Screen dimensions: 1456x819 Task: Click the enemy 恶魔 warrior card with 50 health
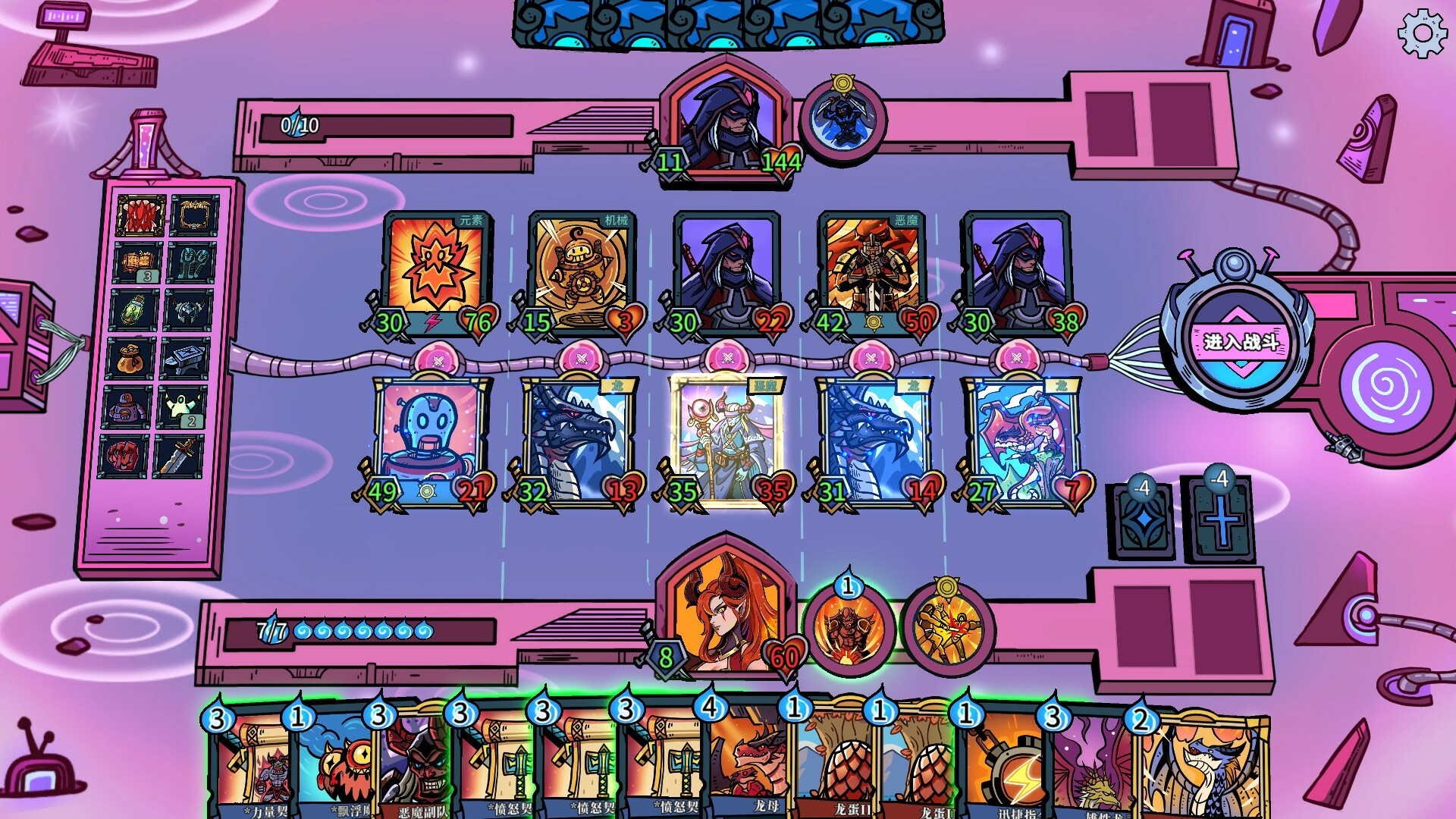click(872, 269)
